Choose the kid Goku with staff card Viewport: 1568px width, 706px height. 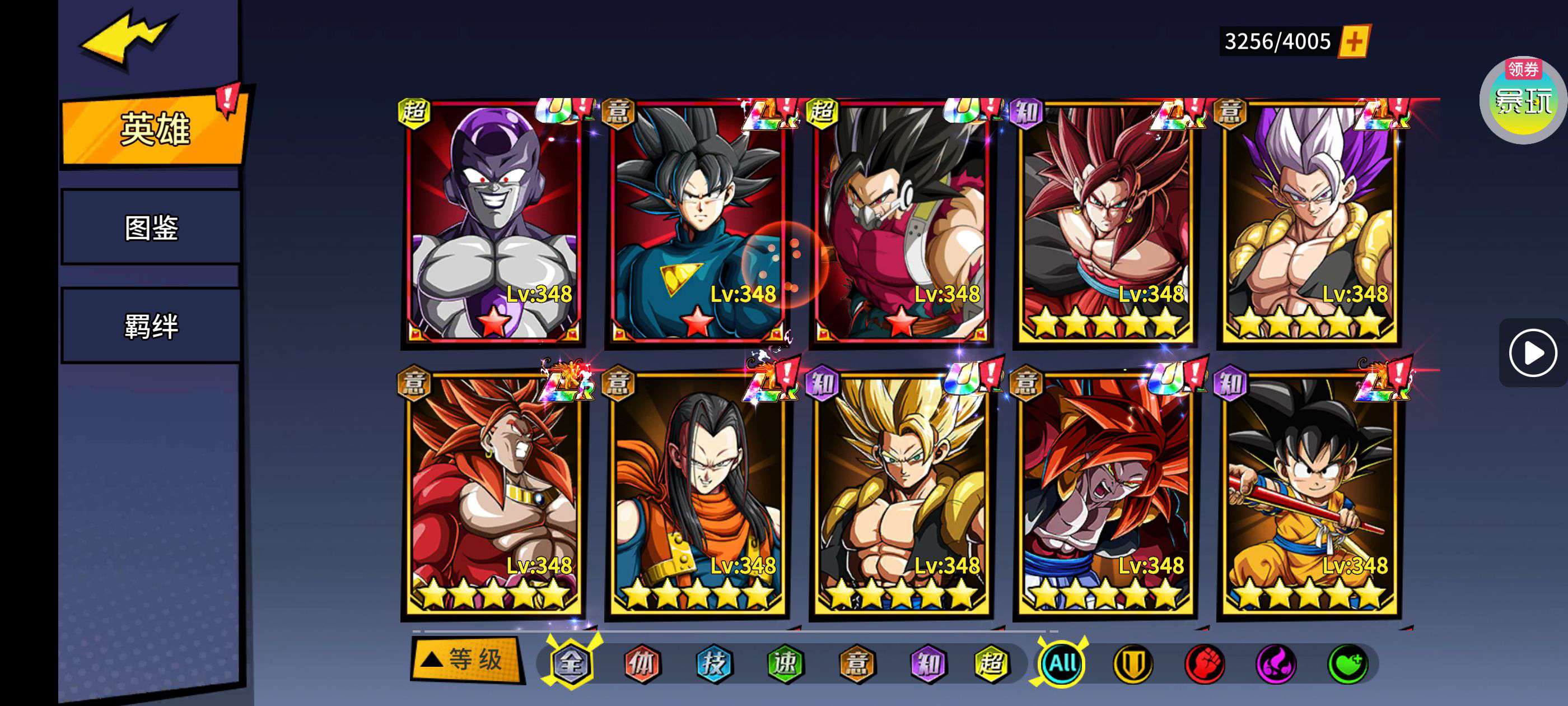point(1309,495)
